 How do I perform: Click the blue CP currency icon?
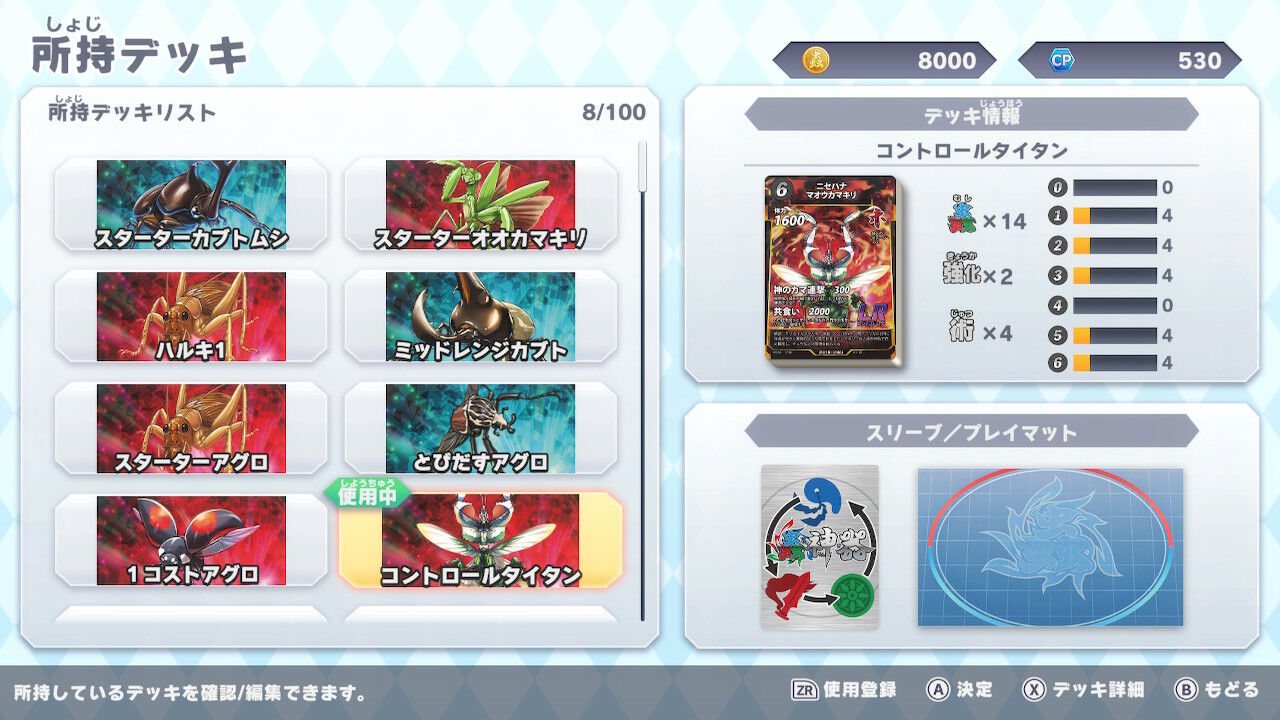tap(1058, 61)
